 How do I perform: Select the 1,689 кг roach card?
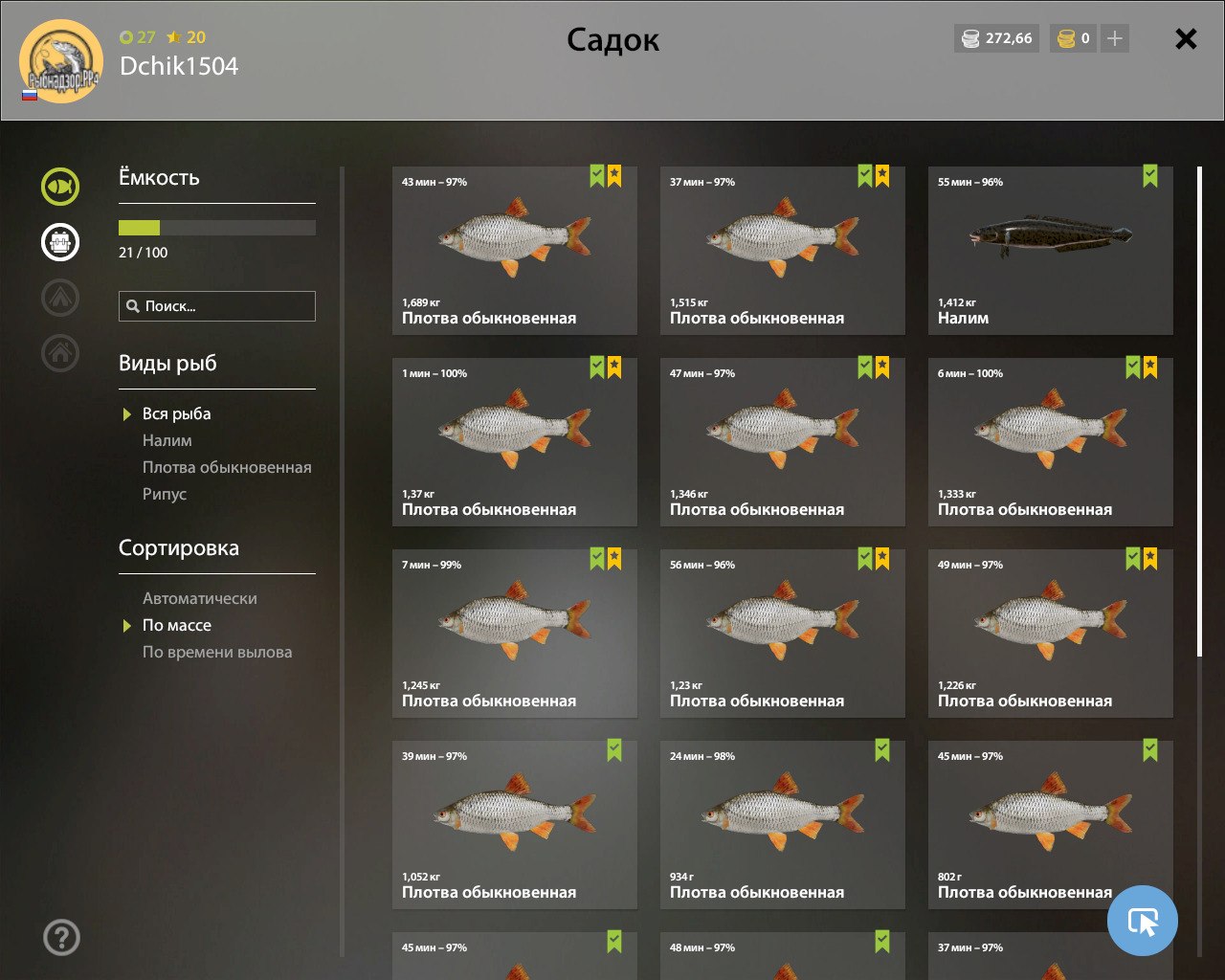[x=514, y=251]
